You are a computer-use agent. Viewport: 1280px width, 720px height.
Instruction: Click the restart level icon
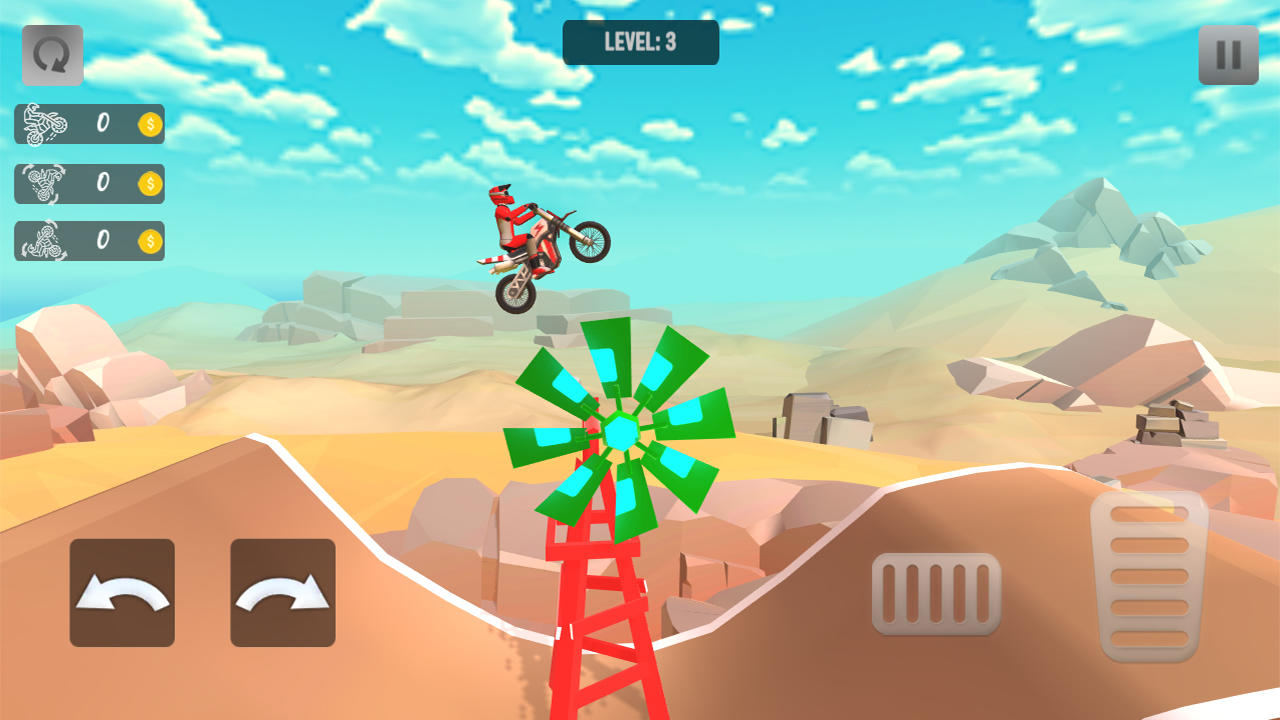52,55
